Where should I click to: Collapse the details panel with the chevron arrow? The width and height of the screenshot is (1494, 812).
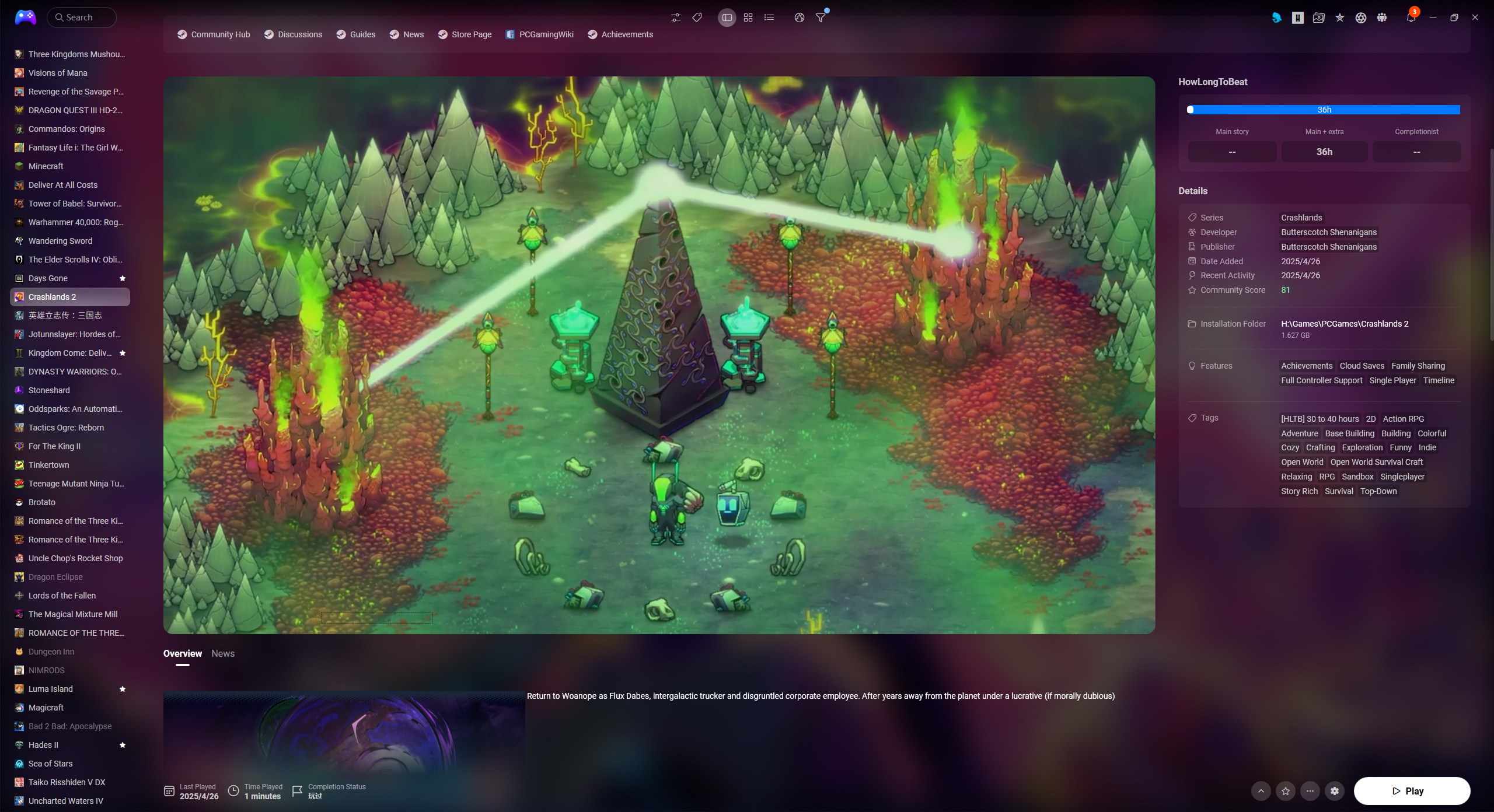point(1261,791)
